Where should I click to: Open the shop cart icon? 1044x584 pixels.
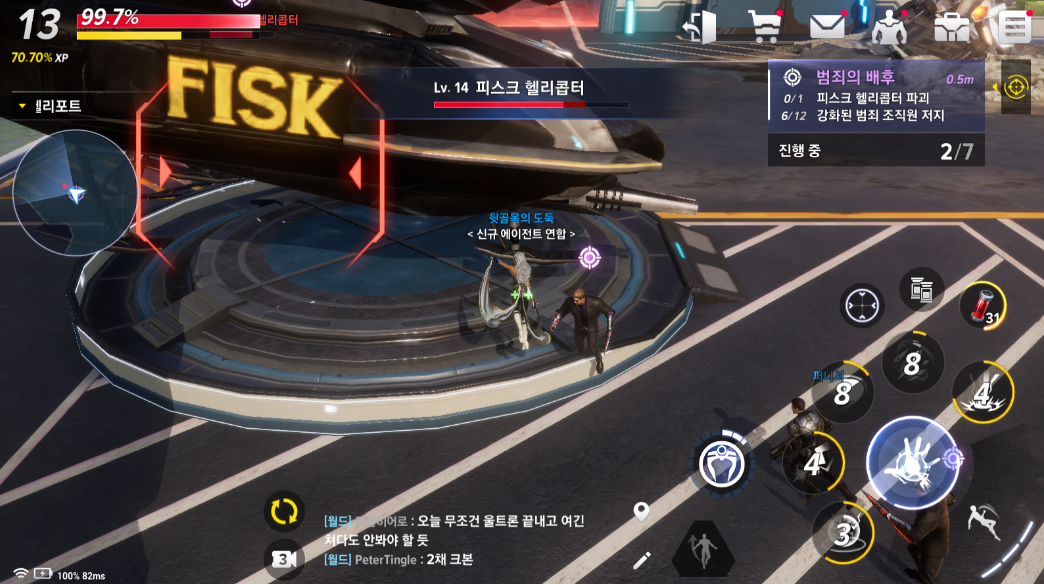(765, 27)
